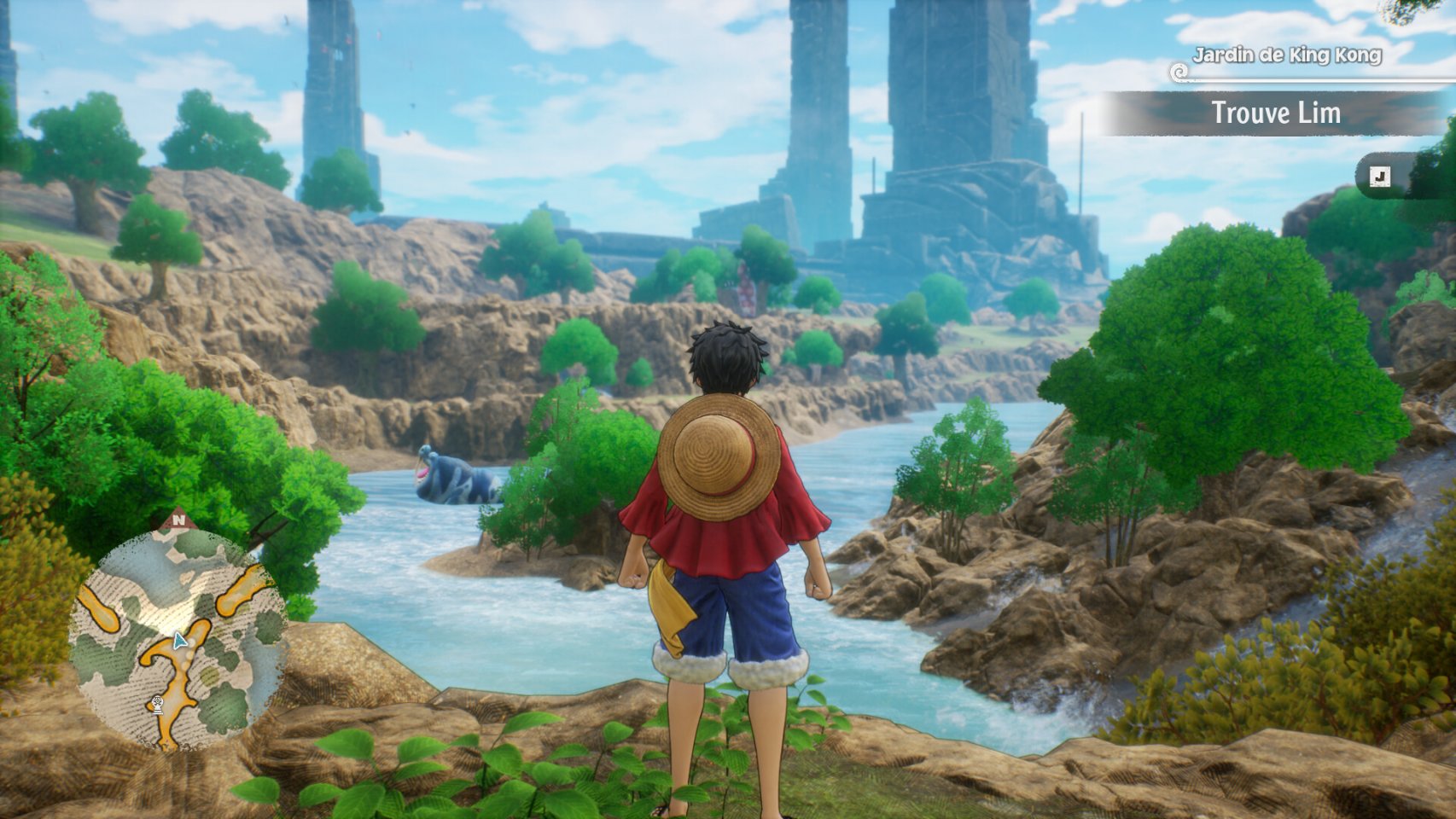Viewport: 1456px width, 819px height.
Task: Click the north compass marker on minimap
Action: click(178, 519)
